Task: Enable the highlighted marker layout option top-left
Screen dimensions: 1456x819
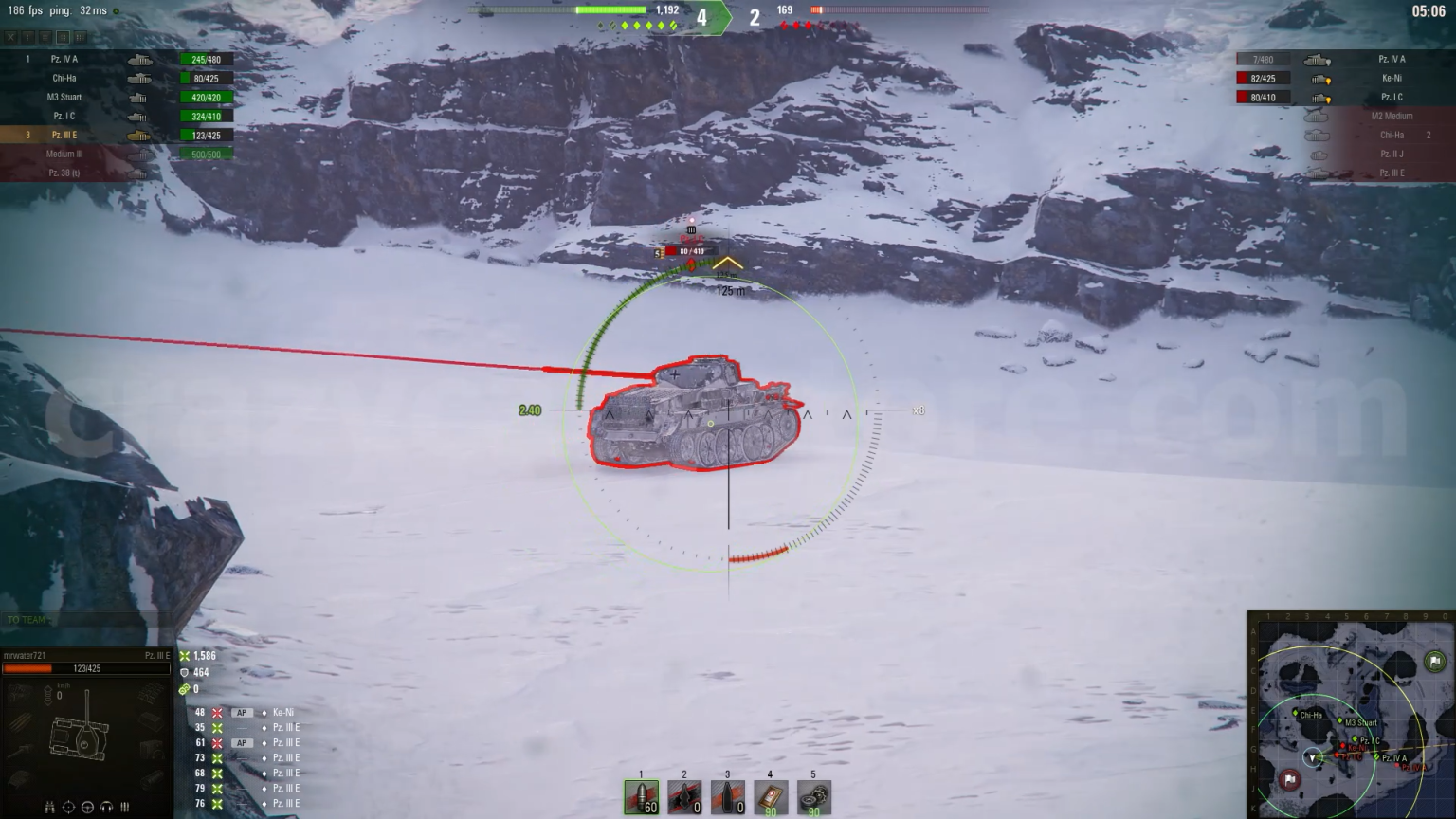Action: [64, 37]
